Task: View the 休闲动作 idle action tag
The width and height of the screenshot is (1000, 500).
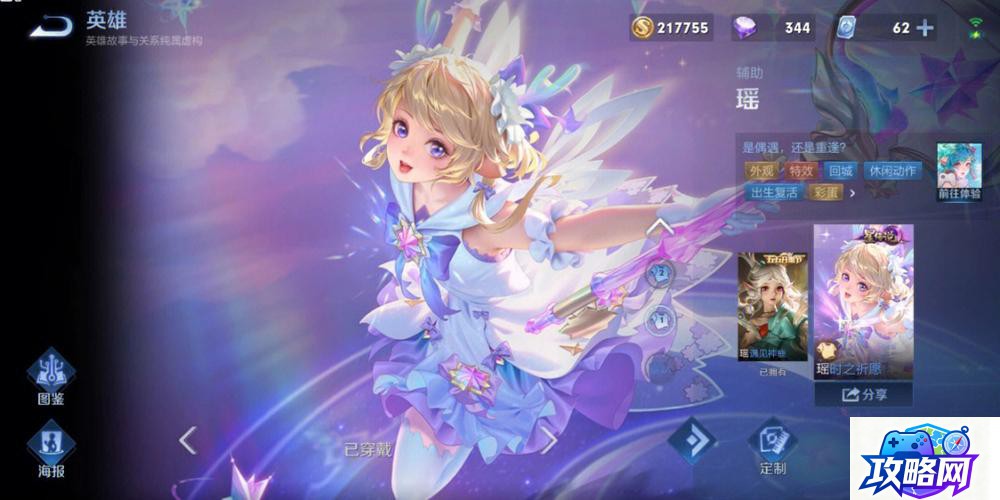Action: tap(890, 171)
